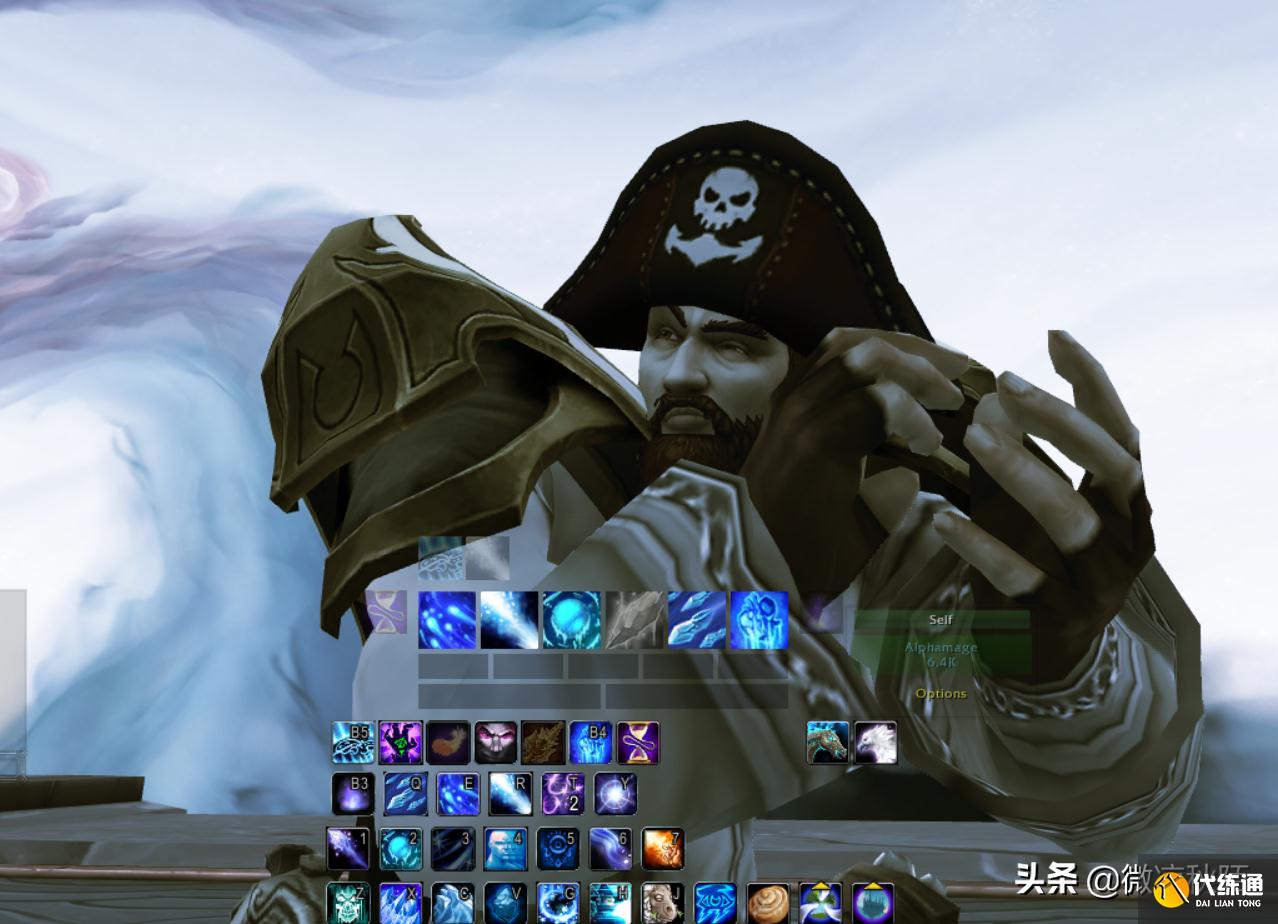
Task: Activate the ice crystal ability on X
Action: click(400, 903)
